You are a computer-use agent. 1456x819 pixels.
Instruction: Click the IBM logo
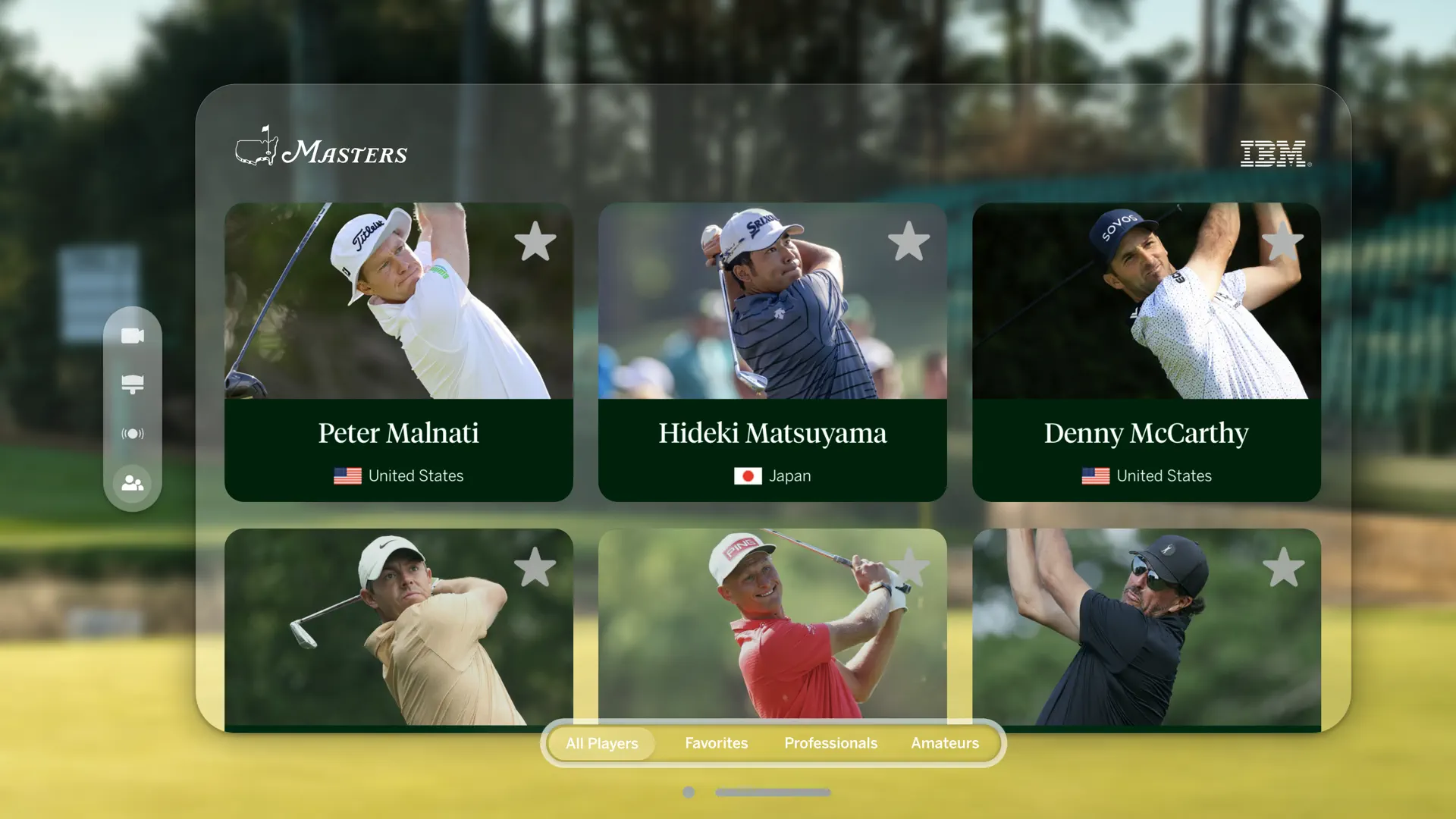pos(1274,152)
